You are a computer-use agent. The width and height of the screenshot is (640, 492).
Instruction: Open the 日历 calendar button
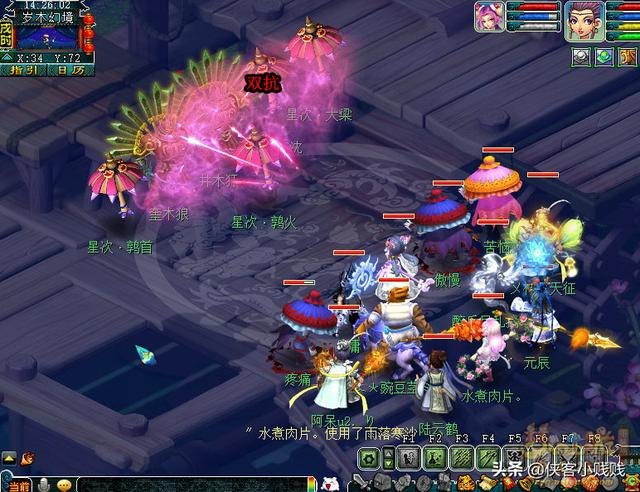(x=71, y=70)
